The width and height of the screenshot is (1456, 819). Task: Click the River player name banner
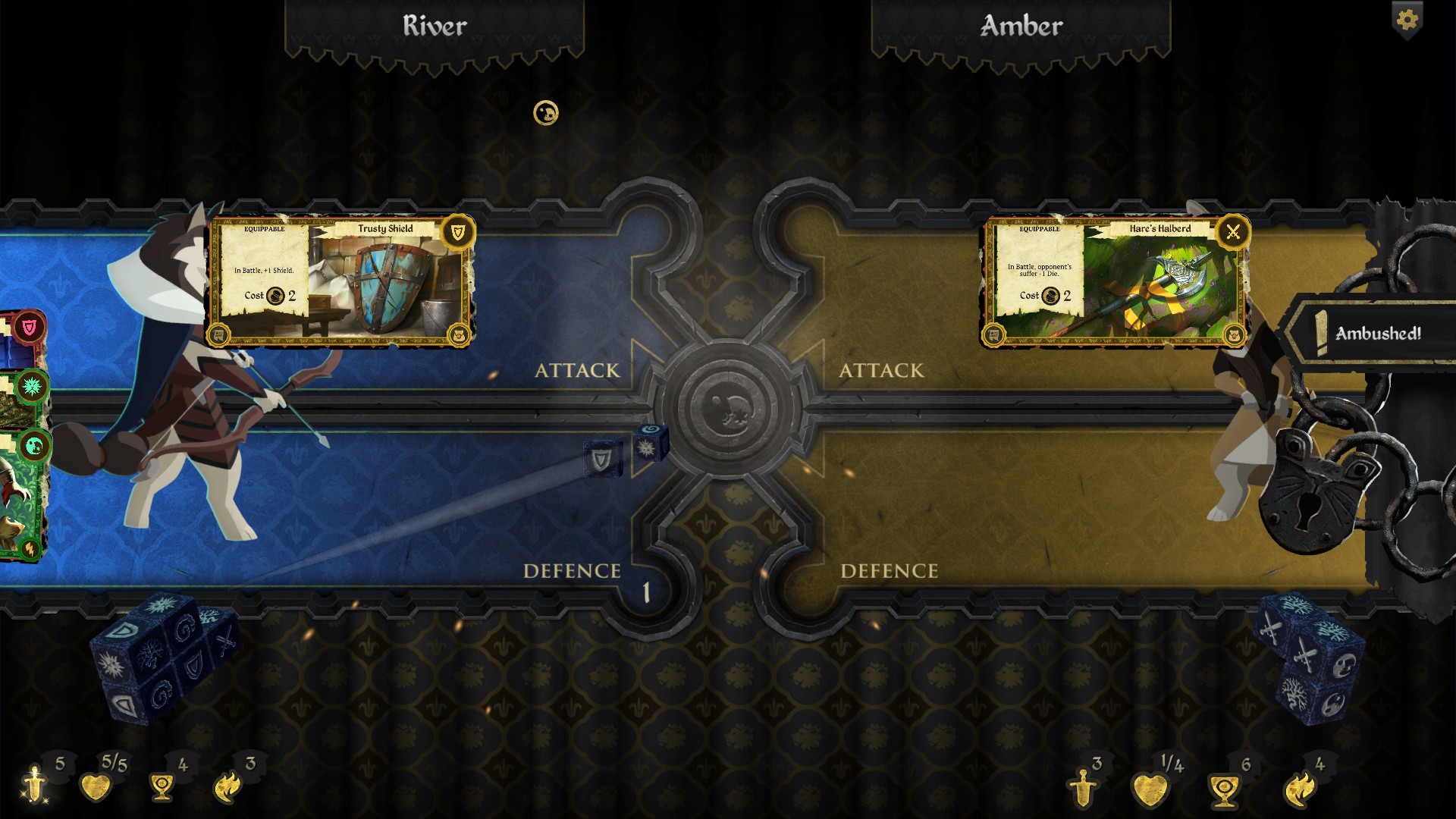435,27
